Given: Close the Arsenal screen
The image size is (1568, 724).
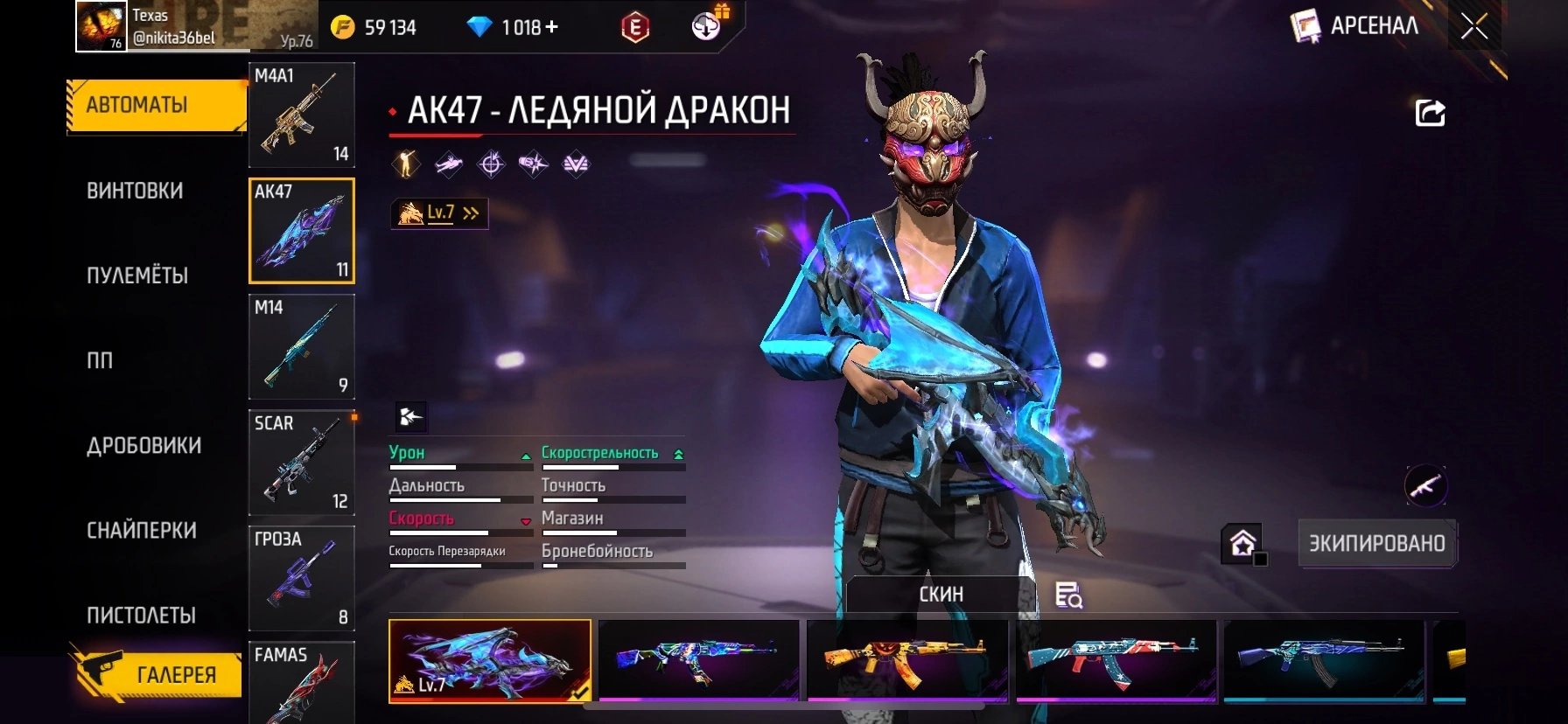Looking at the screenshot, I should point(1474,27).
